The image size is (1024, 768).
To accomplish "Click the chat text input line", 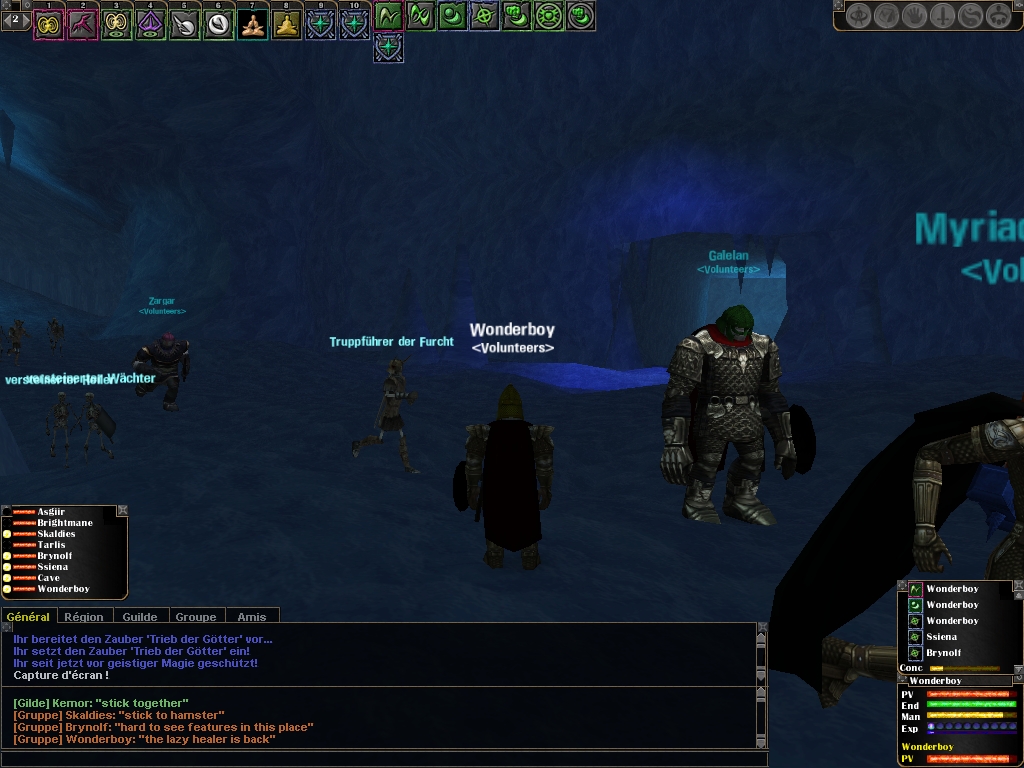I will click(380, 759).
